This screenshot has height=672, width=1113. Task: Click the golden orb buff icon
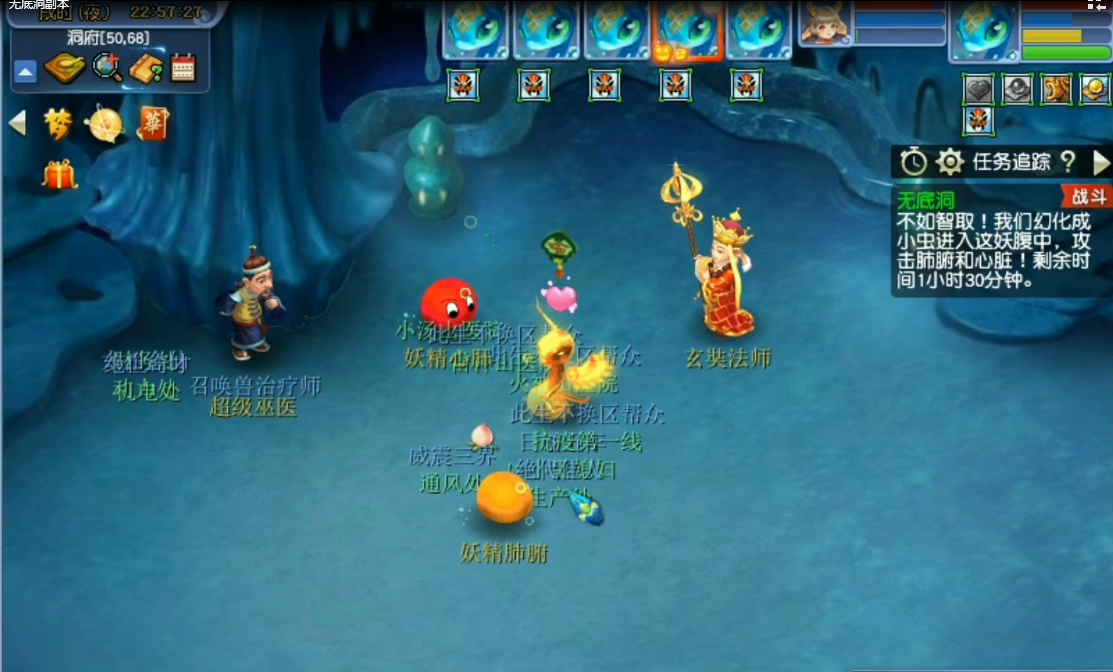[1095, 90]
